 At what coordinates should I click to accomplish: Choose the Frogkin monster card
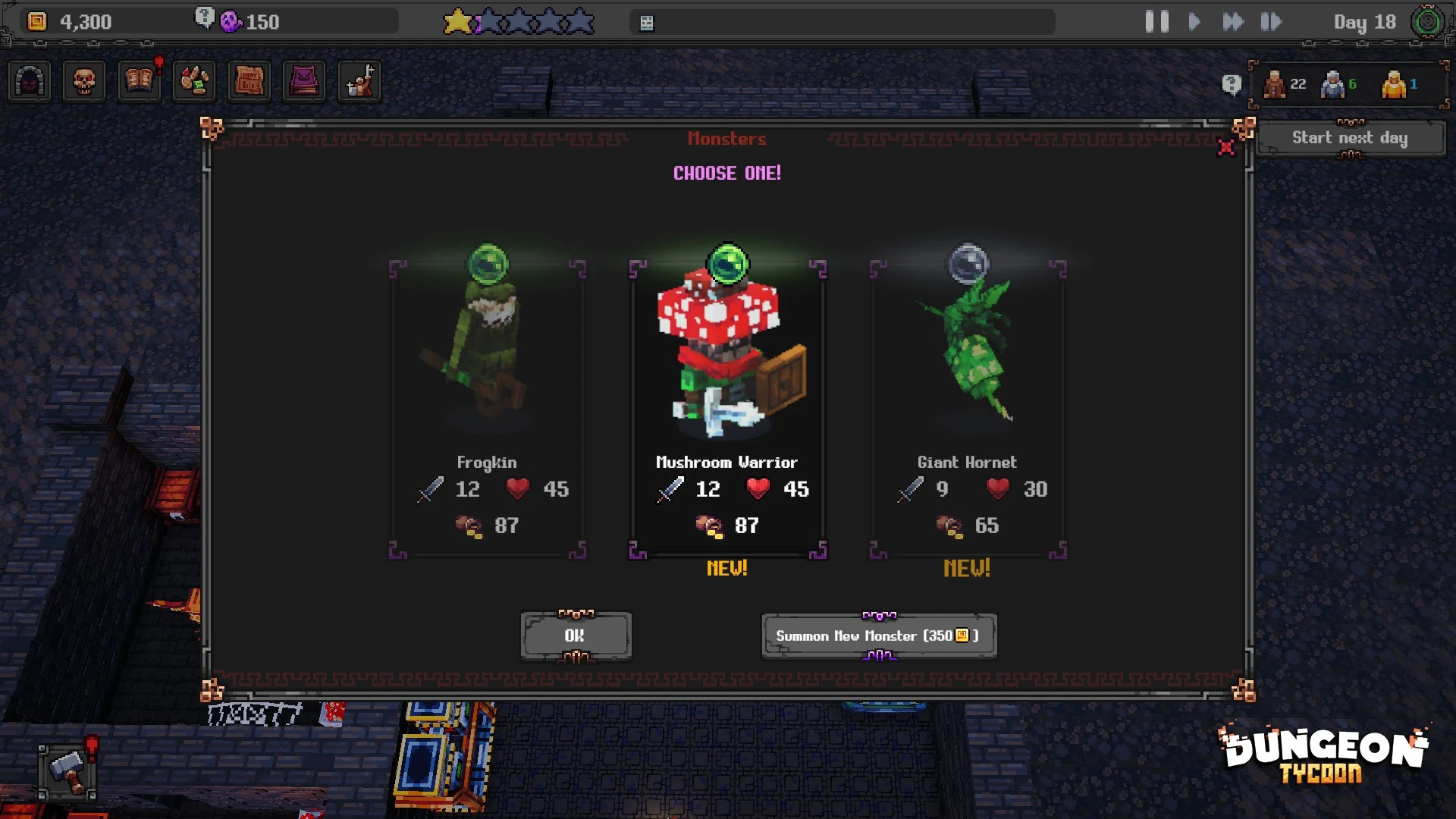coord(488,402)
